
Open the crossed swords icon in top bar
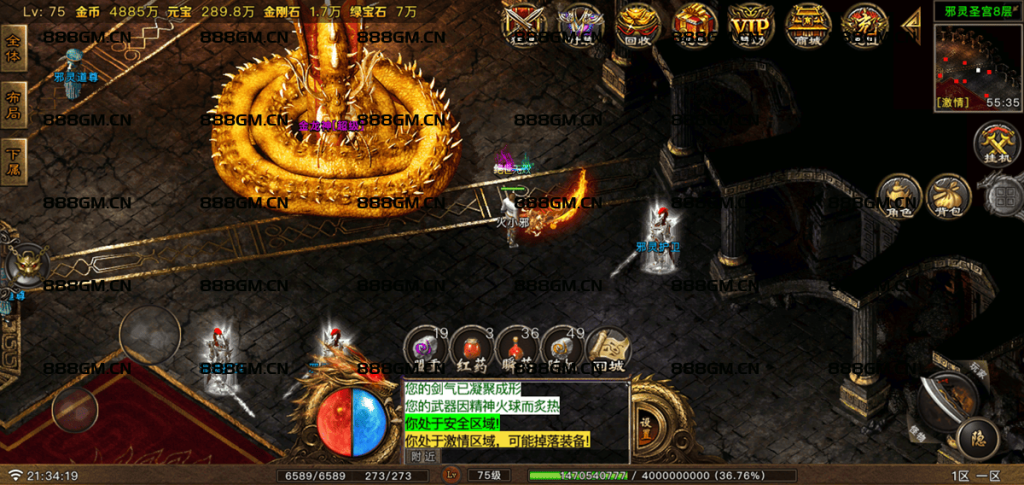point(523,22)
